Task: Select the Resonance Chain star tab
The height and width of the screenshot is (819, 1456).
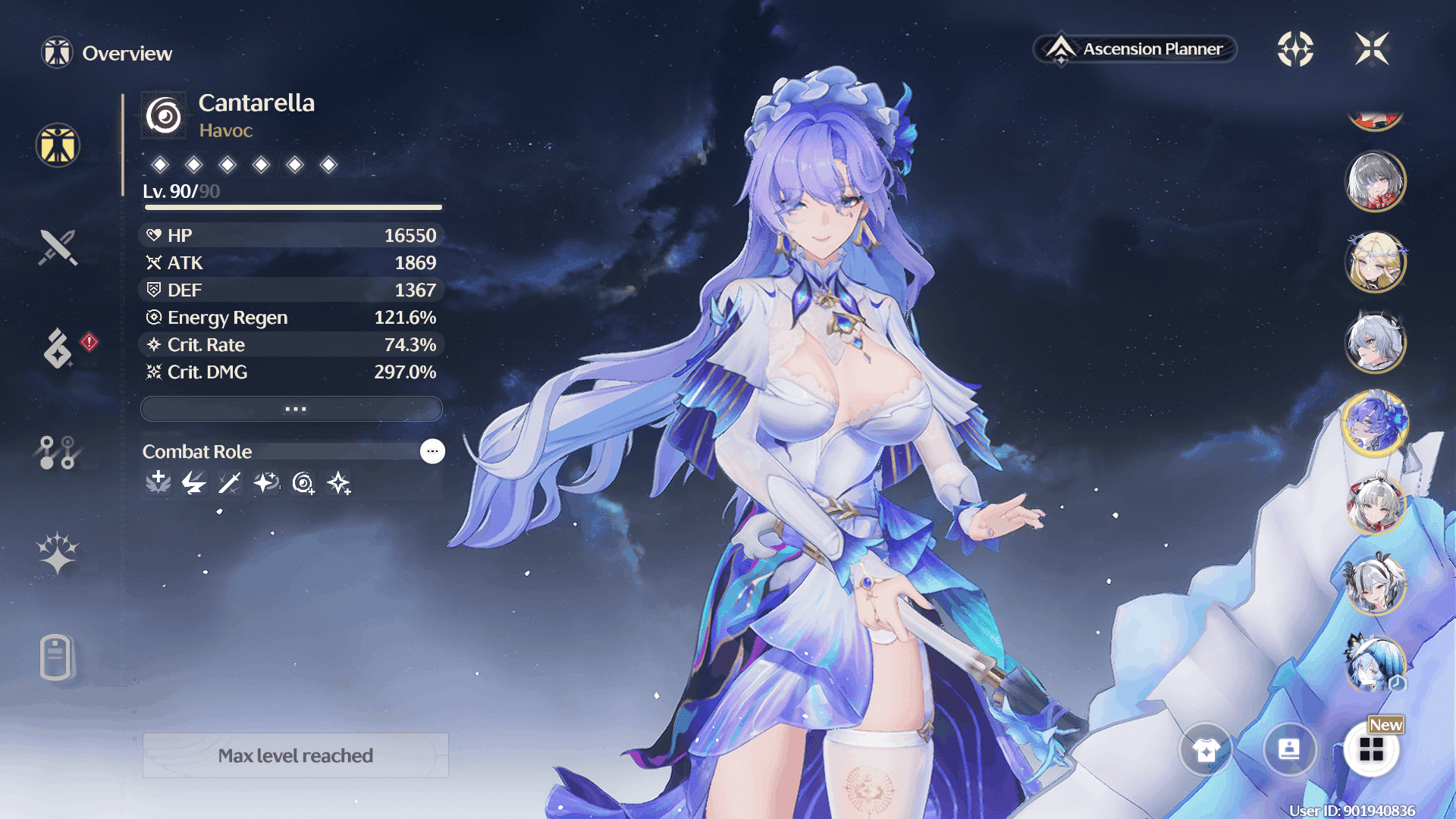Action: coord(58,553)
